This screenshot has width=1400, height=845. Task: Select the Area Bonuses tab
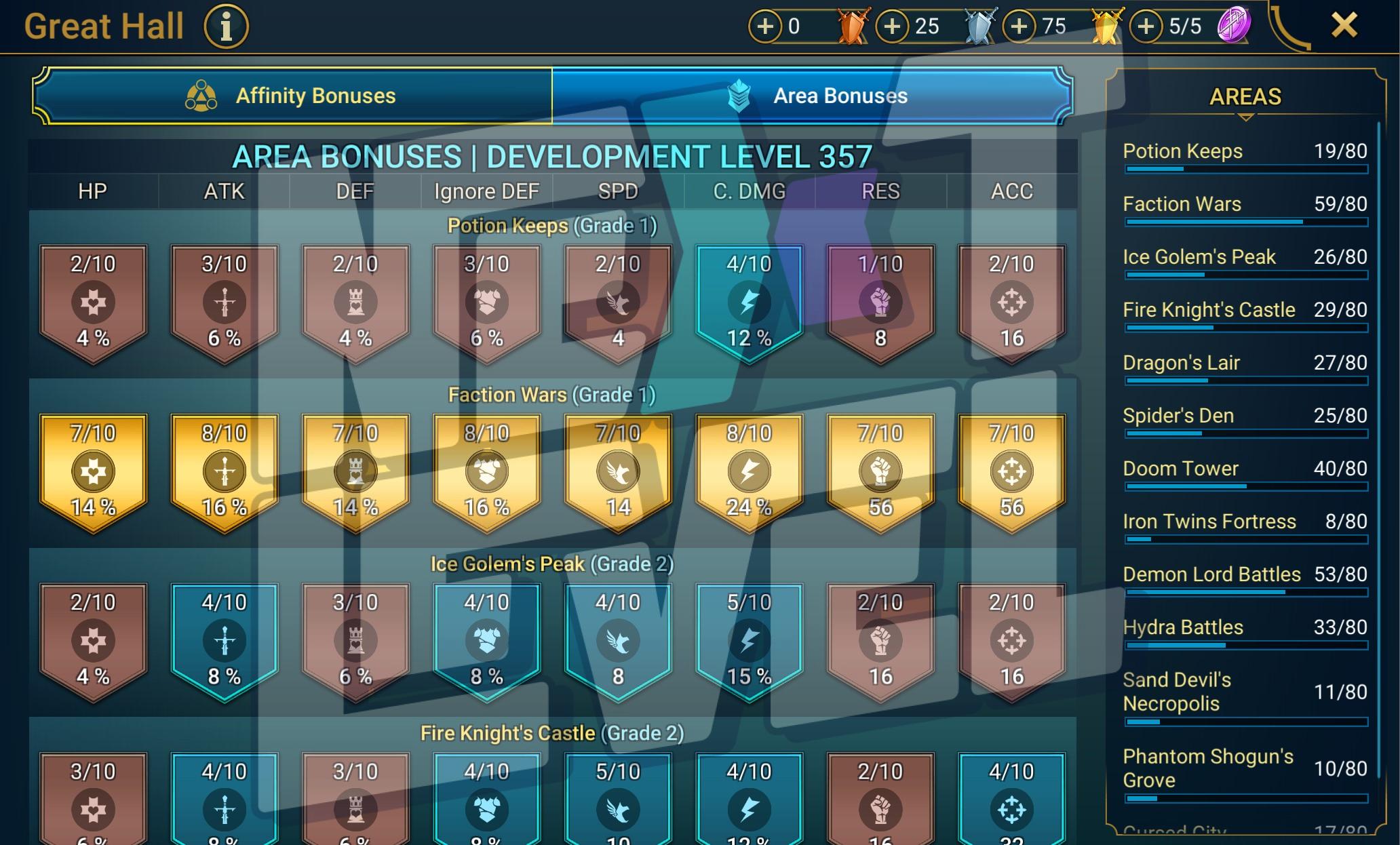[x=812, y=96]
